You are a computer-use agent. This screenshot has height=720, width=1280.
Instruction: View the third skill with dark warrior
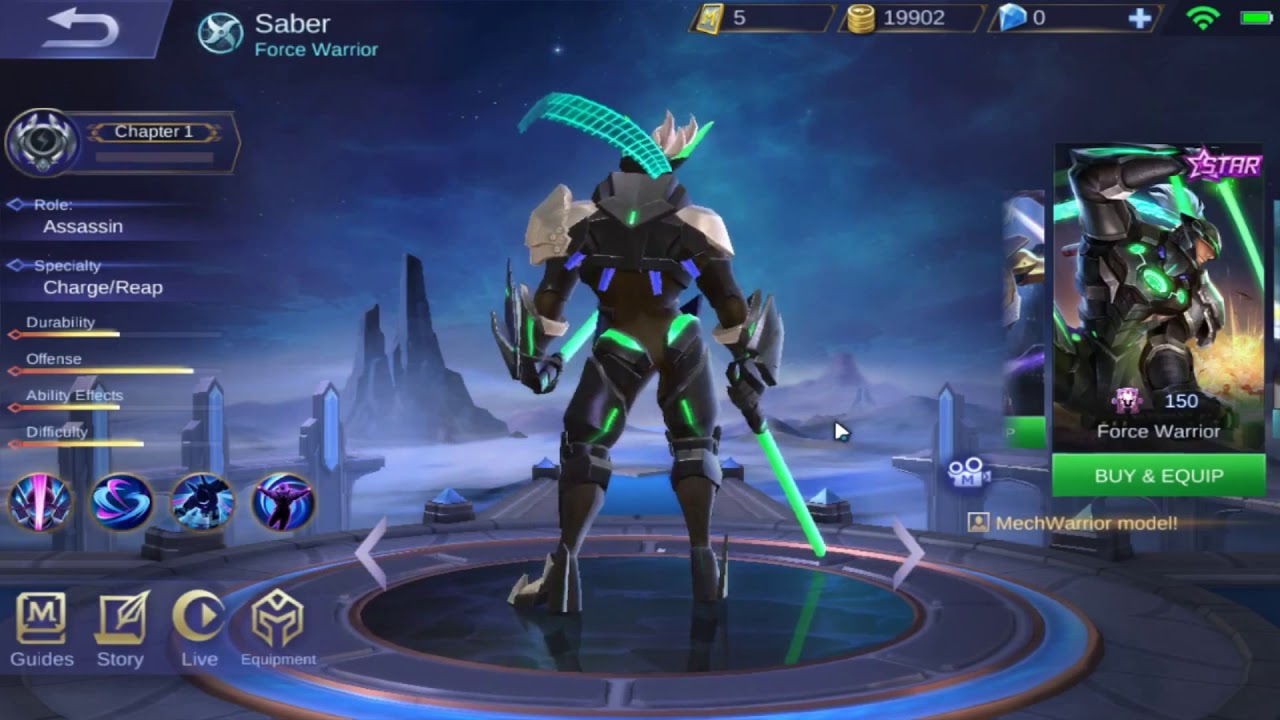[x=202, y=502]
